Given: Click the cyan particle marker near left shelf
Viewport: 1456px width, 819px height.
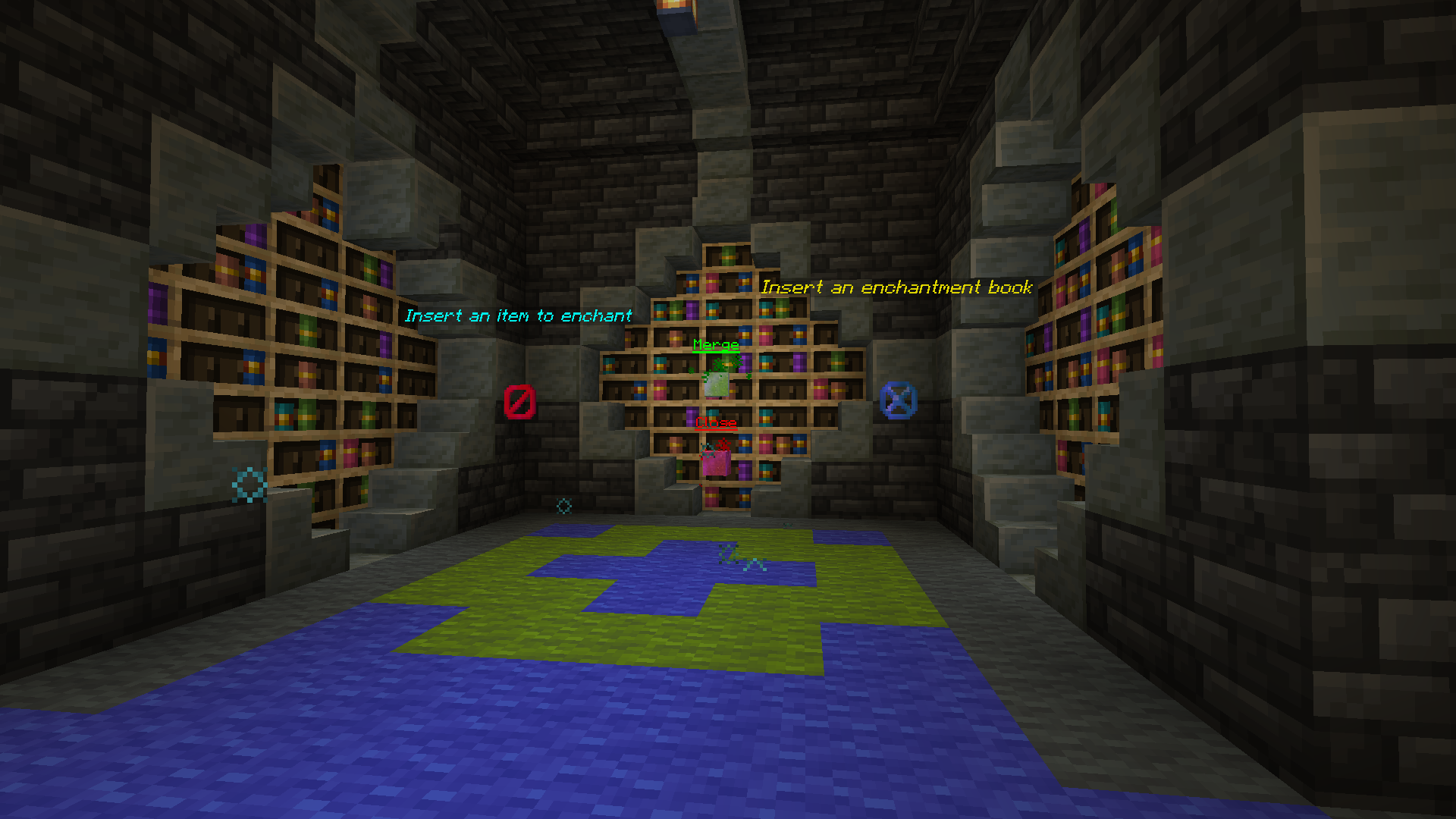Looking at the screenshot, I should [x=250, y=483].
